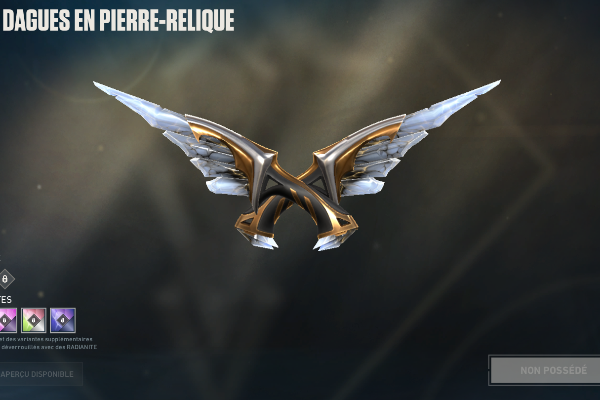Click the Non possédé button
This screenshot has height=400, width=600.
pyautogui.click(x=544, y=371)
